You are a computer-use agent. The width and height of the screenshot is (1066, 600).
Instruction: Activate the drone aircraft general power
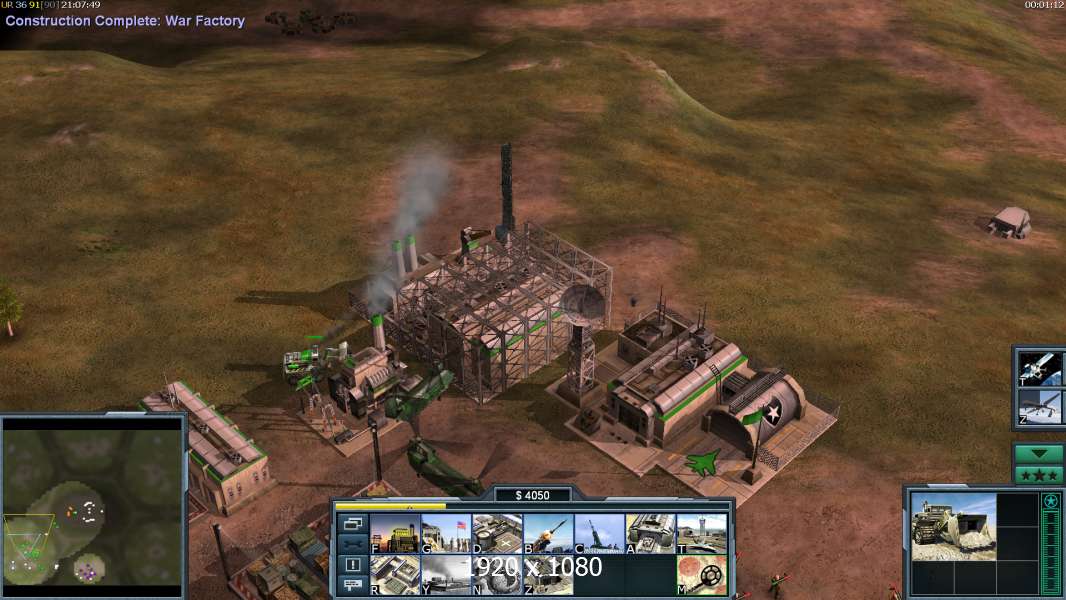tap(1040, 408)
